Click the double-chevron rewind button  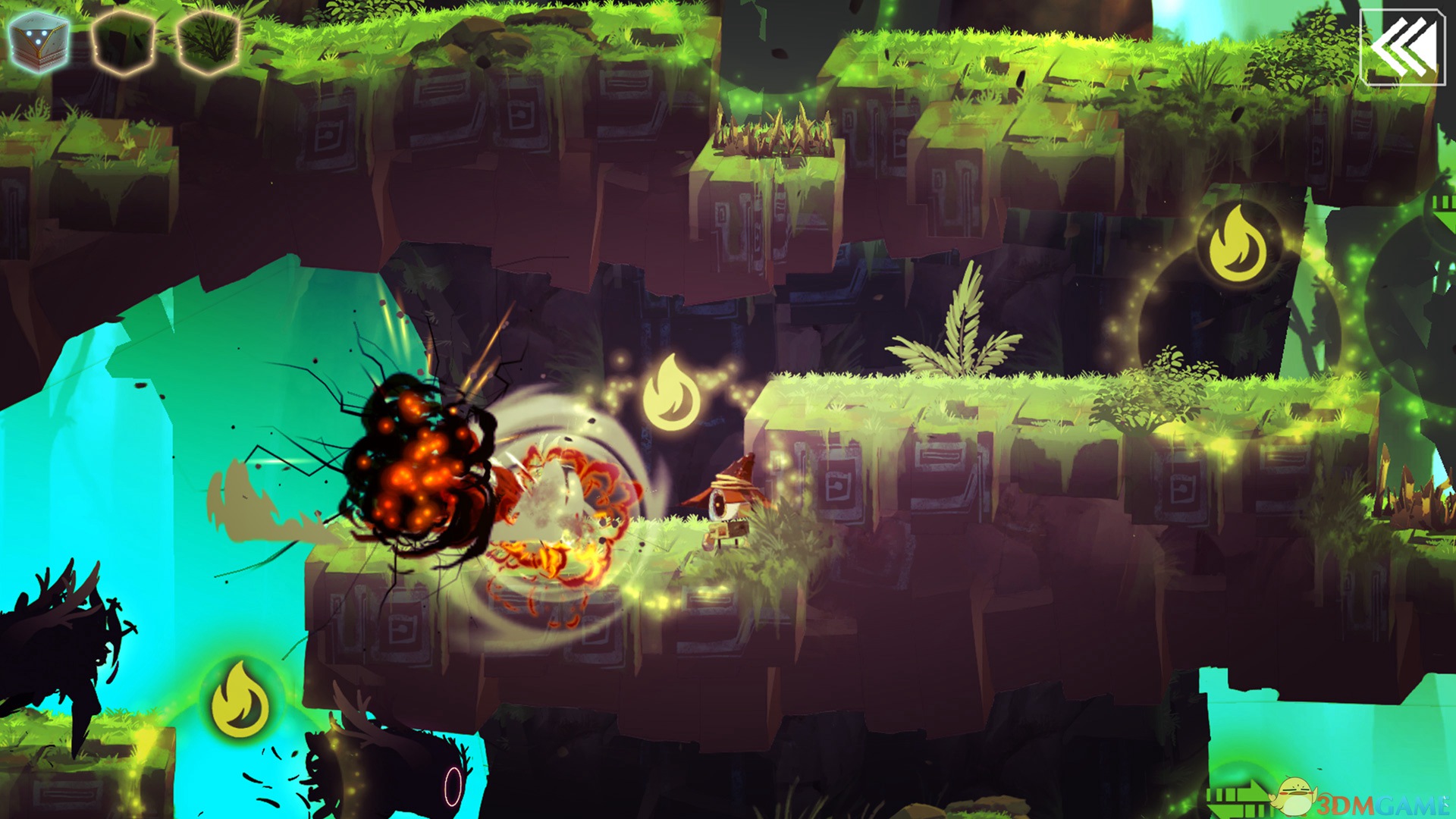pos(1402,46)
